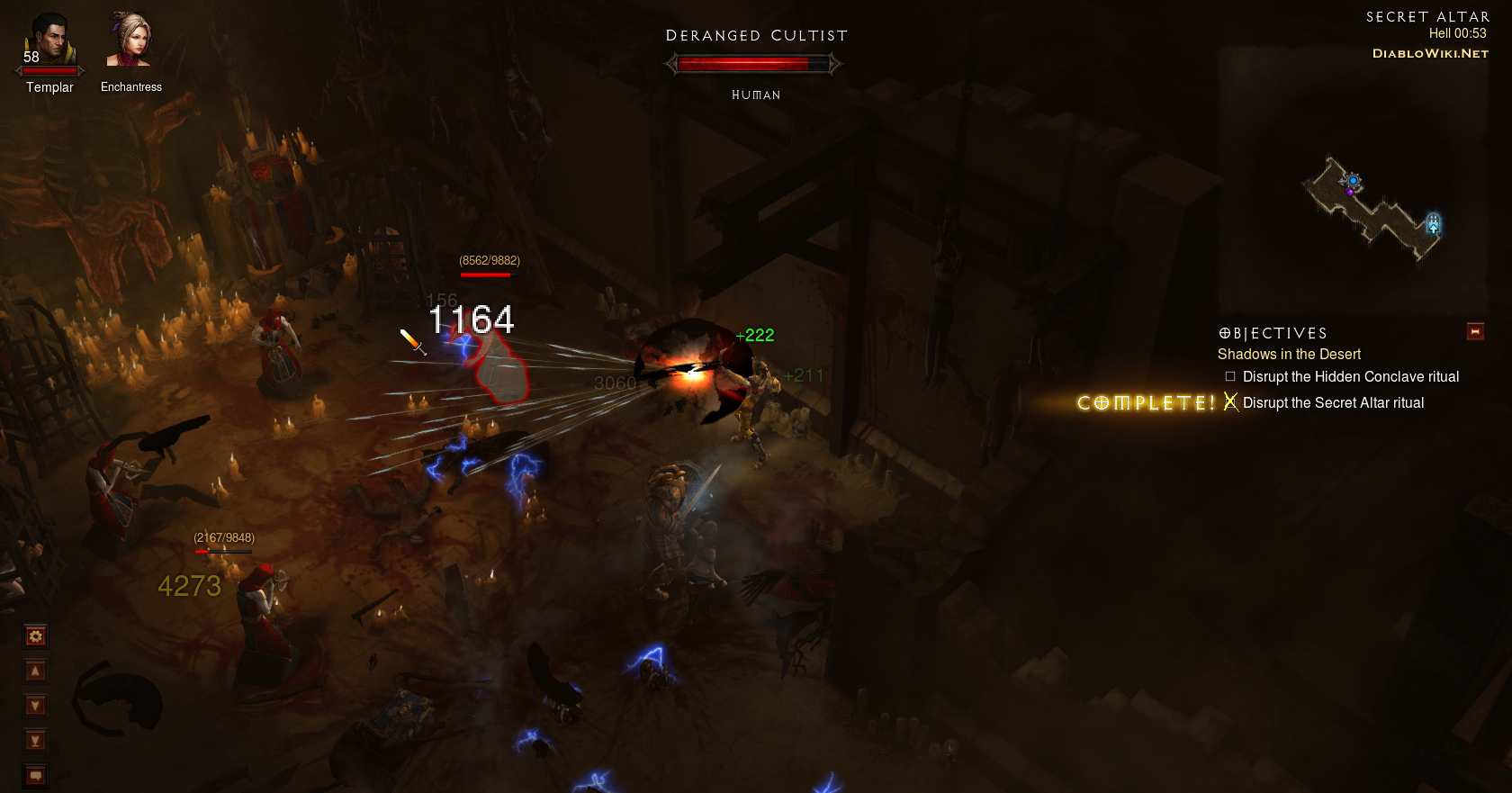The height and width of the screenshot is (793, 1512).
Task: Click the blue player marker on minimap
Action: (1353, 181)
